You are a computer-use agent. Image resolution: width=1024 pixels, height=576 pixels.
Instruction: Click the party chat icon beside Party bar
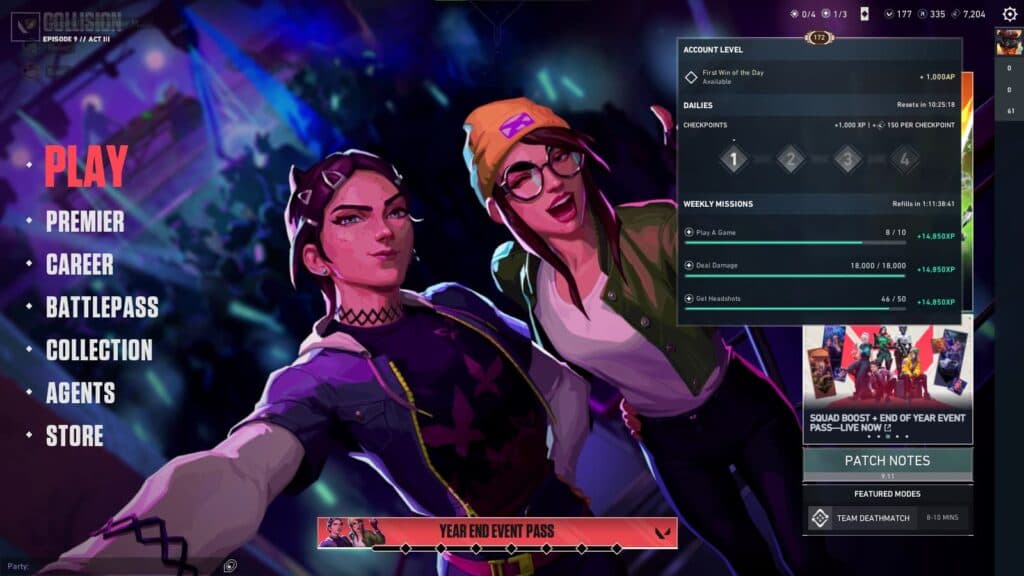click(230, 566)
